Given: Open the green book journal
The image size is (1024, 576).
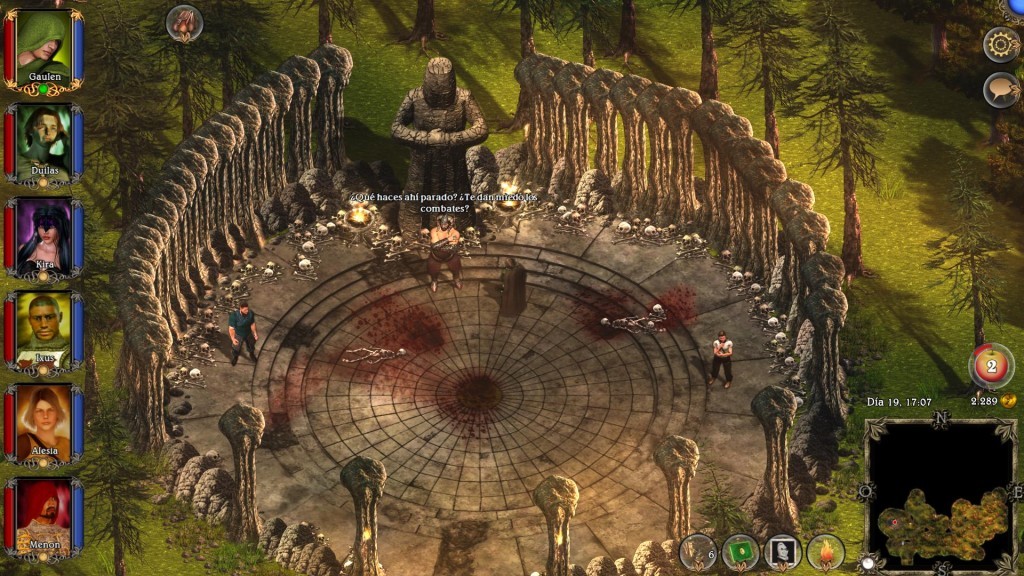Looking at the screenshot, I should pos(740,552).
